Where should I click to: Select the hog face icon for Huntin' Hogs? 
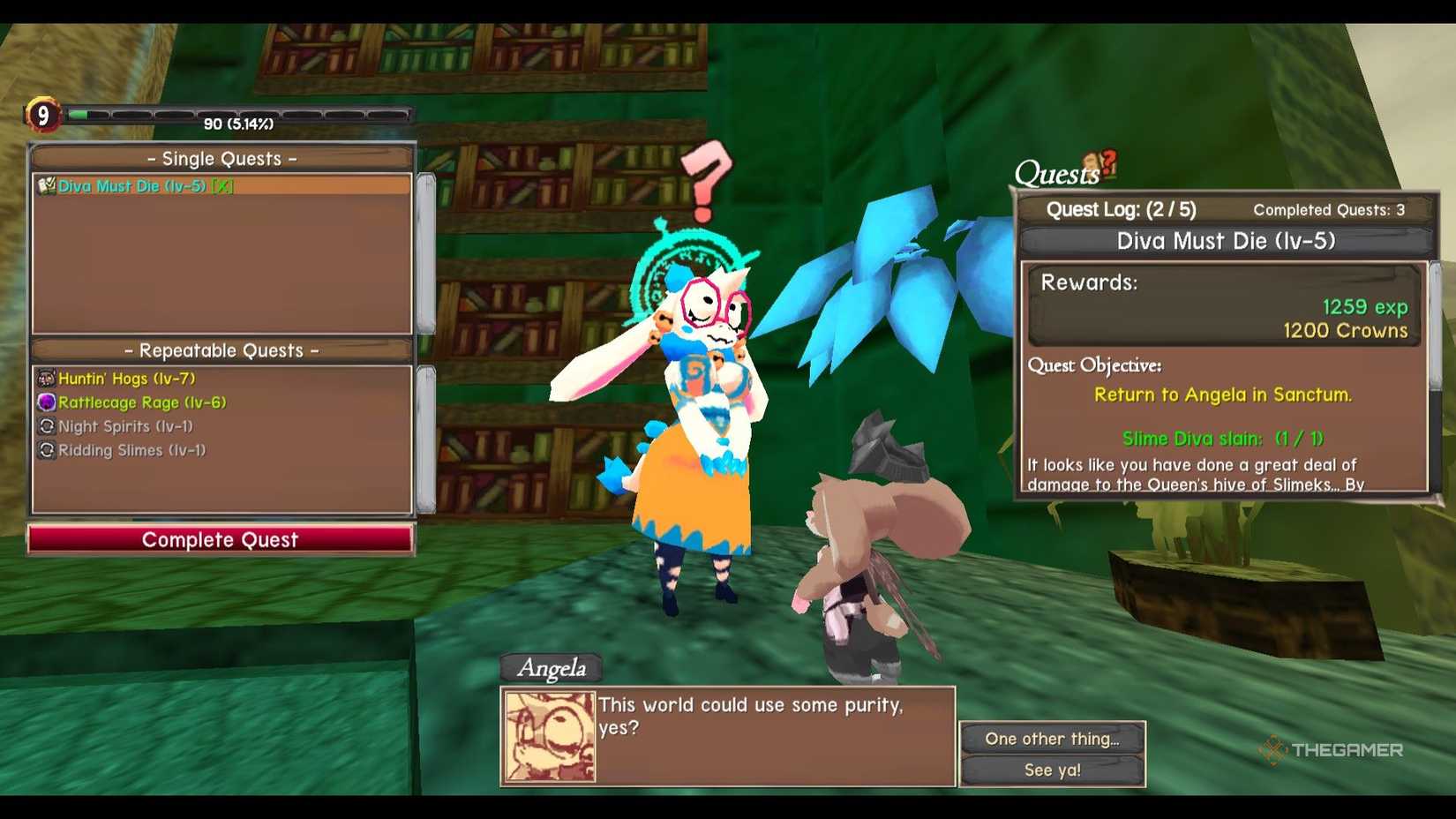[47, 377]
